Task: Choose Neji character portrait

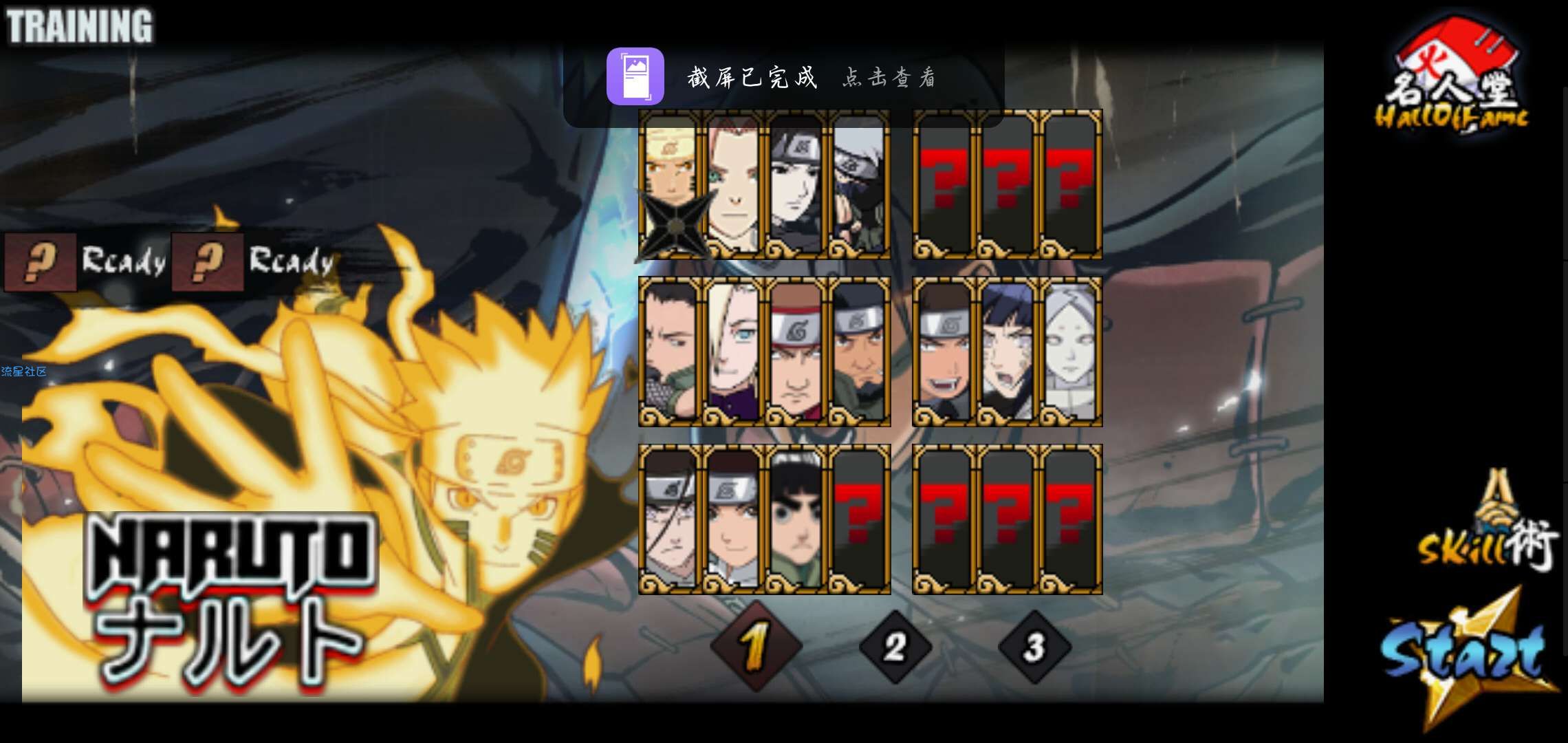Action: tap(671, 519)
